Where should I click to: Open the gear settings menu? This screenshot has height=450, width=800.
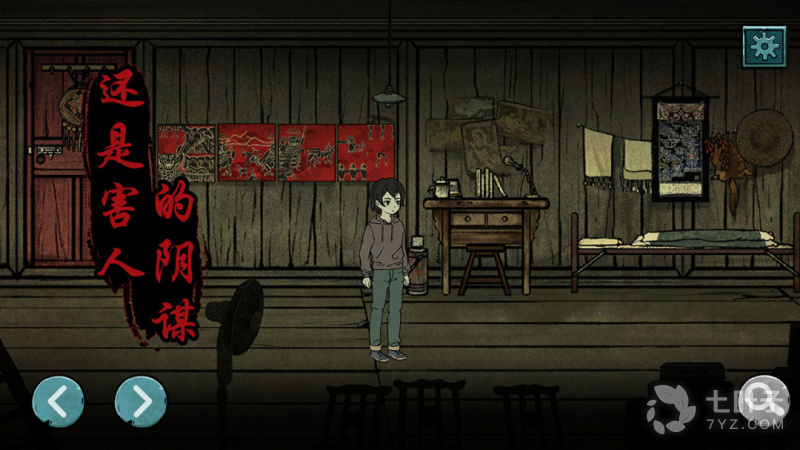[x=764, y=46]
